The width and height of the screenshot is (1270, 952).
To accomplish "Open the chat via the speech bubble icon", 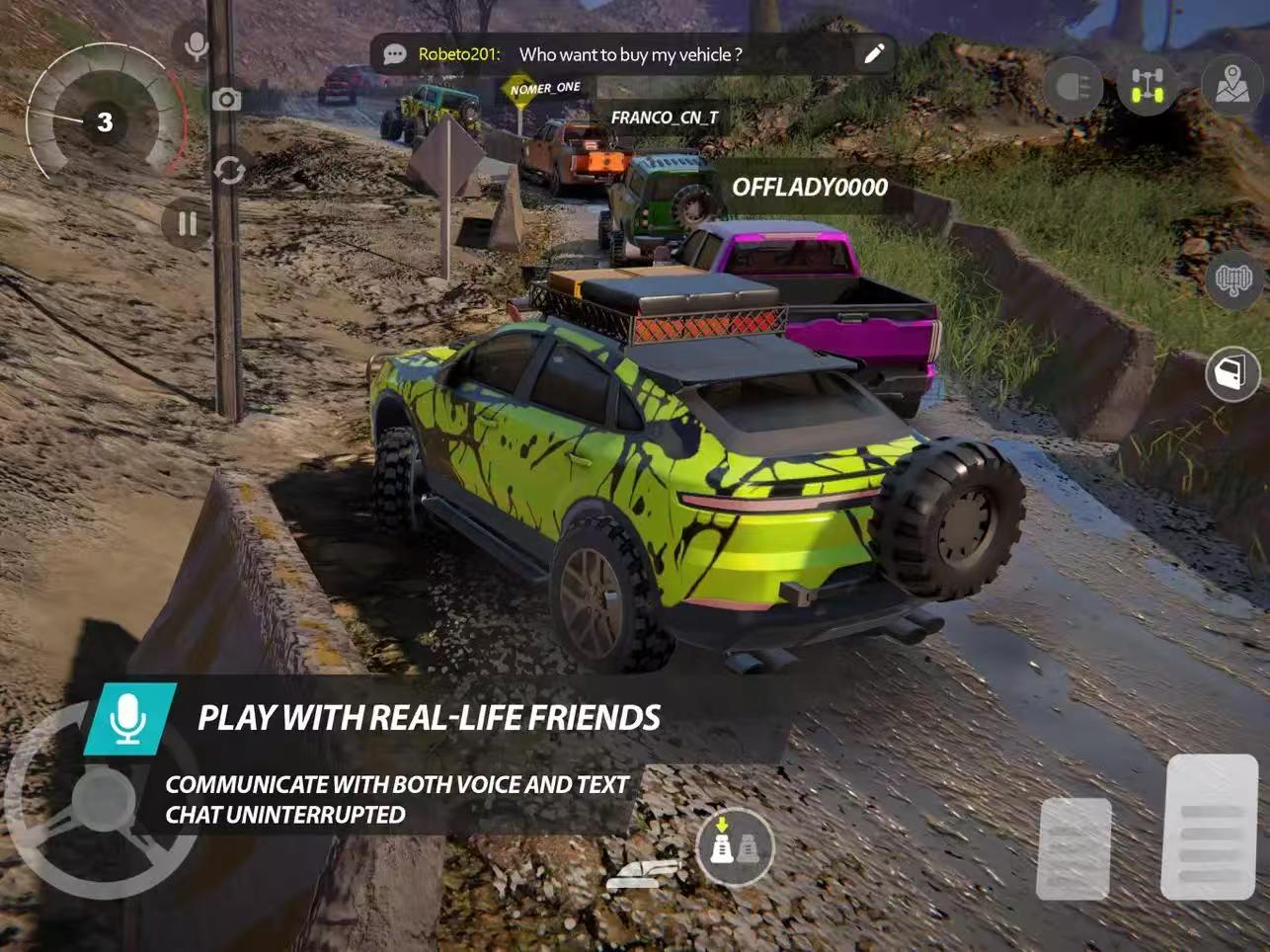I will pos(395,54).
